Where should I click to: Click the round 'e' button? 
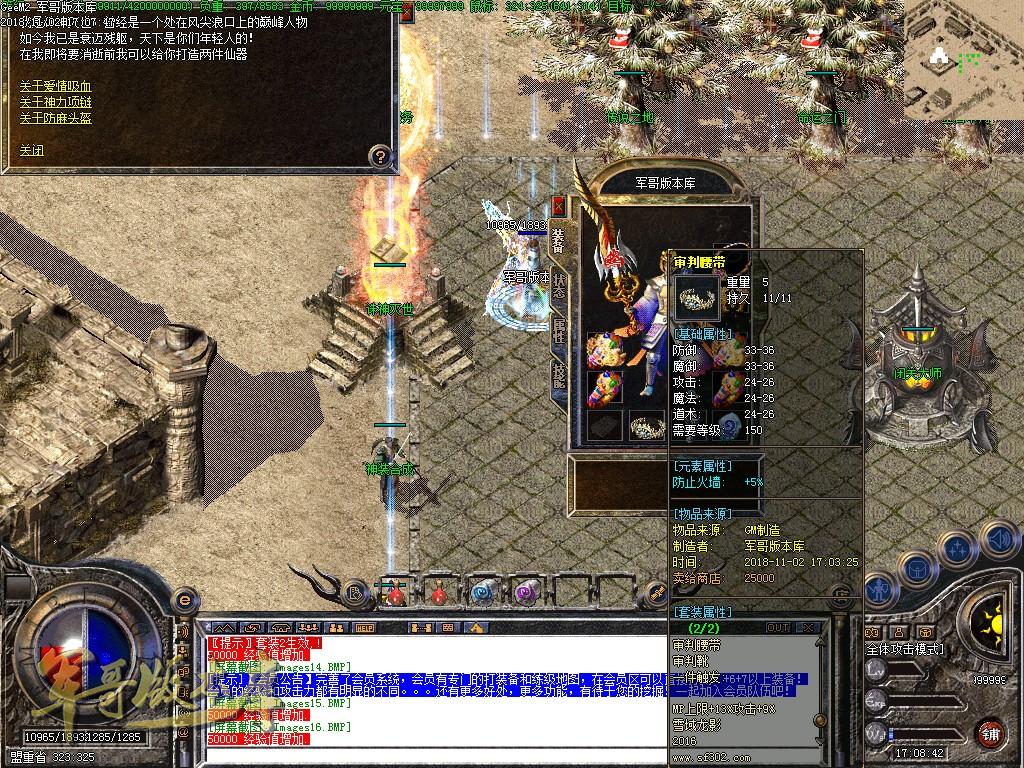tap(184, 600)
